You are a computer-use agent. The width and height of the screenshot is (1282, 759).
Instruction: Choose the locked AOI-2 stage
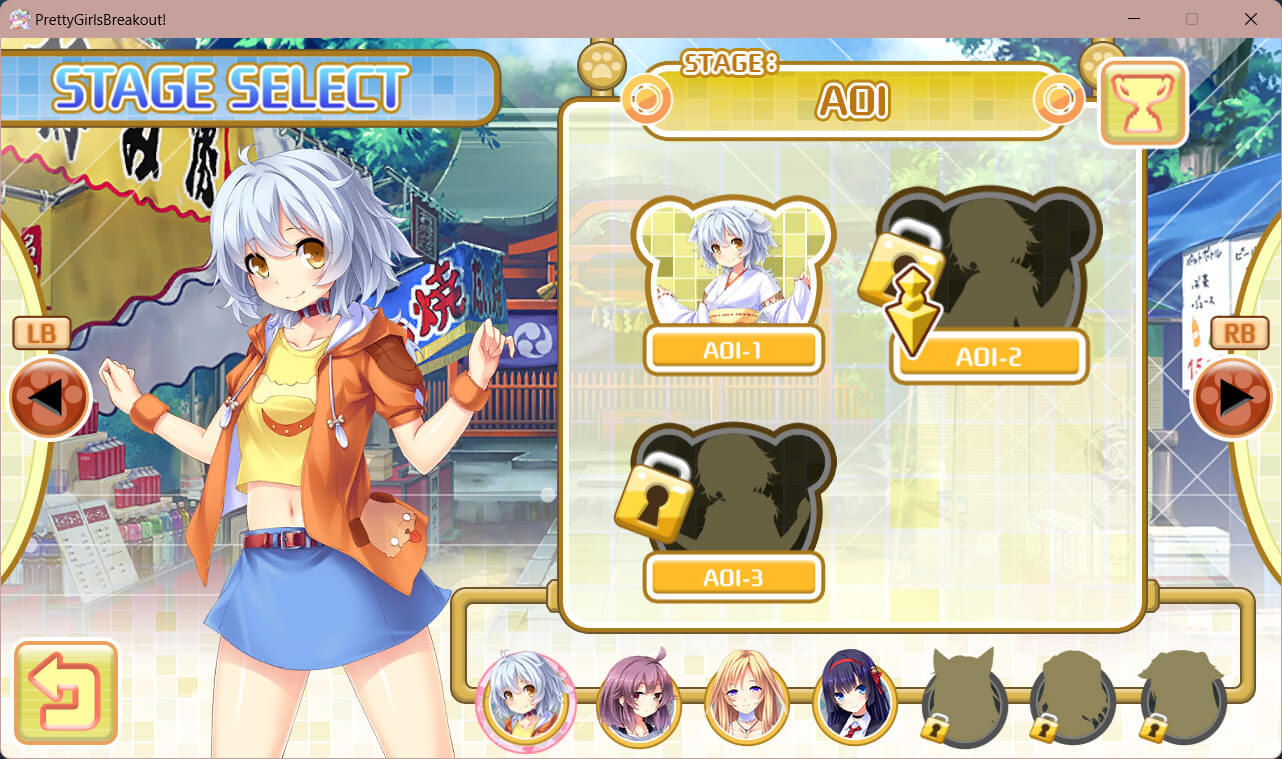point(988,285)
